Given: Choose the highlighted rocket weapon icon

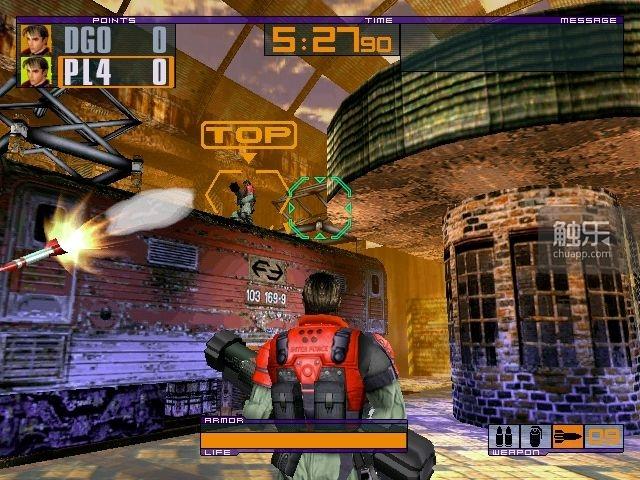Looking at the screenshot, I should coord(569,436).
